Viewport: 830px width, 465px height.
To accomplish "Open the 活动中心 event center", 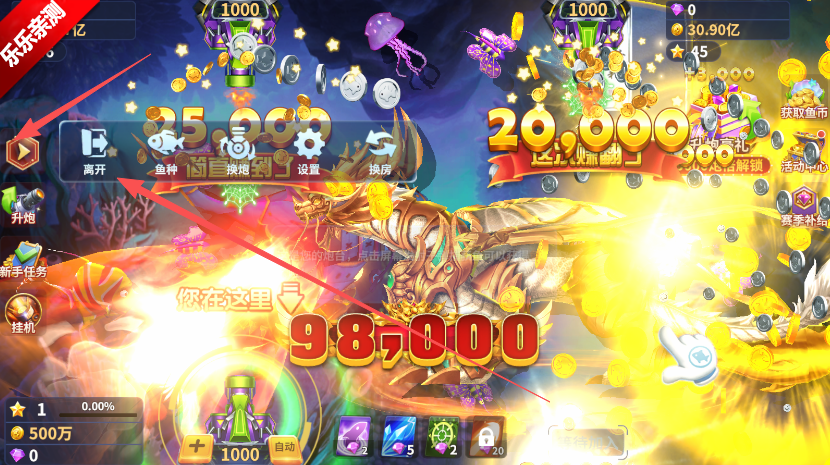I will pos(803,148).
